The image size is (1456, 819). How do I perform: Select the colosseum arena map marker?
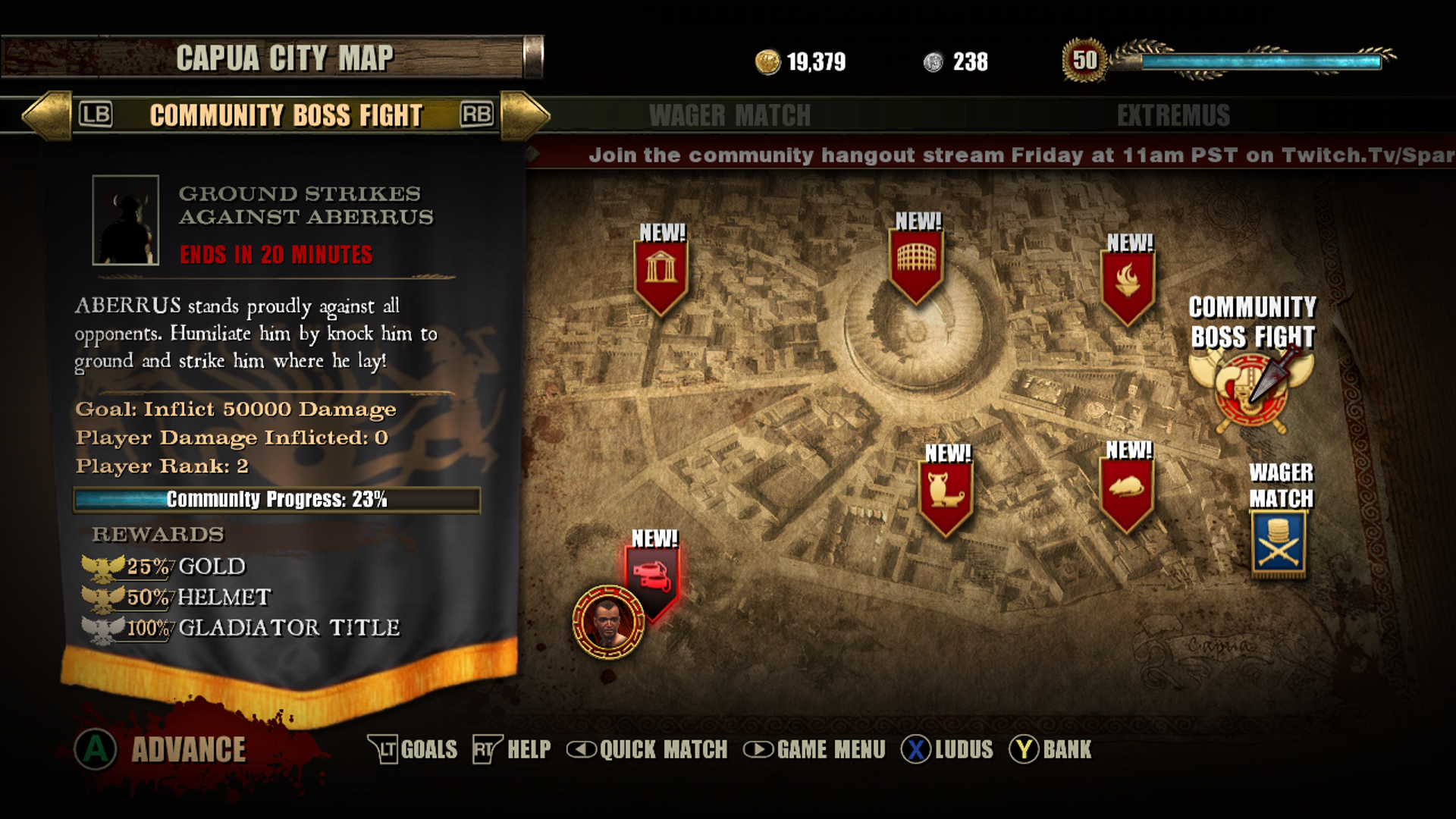(x=917, y=262)
